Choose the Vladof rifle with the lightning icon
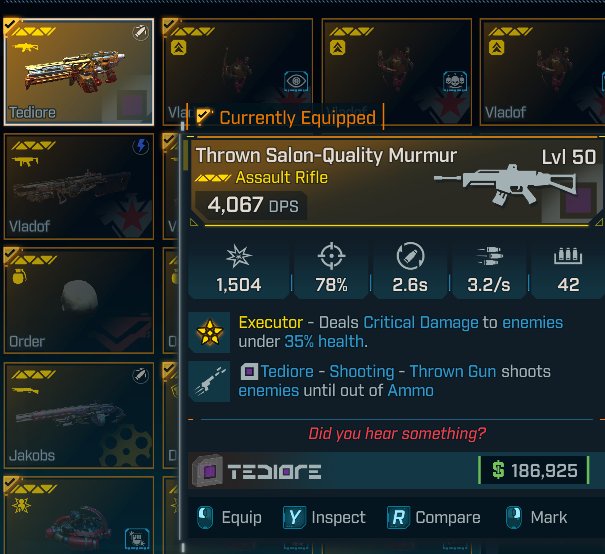This screenshot has height=554, width=605. click(79, 184)
